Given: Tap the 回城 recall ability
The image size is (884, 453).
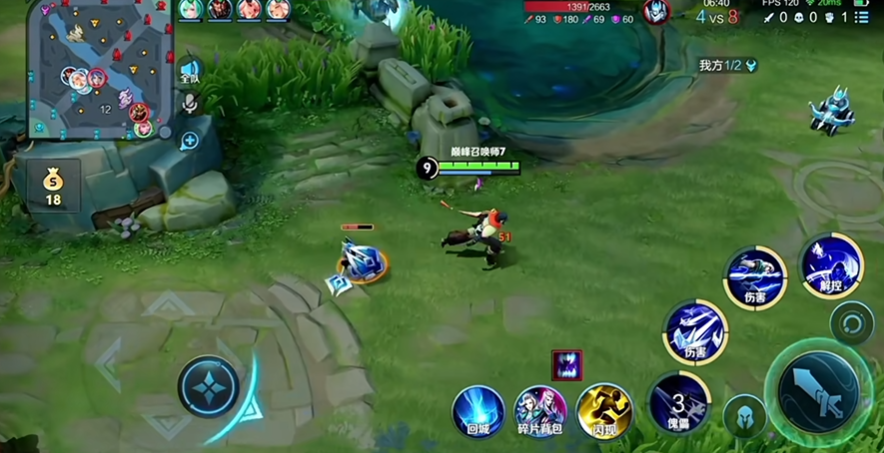Looking at the screenshot, I should point(478,412).
